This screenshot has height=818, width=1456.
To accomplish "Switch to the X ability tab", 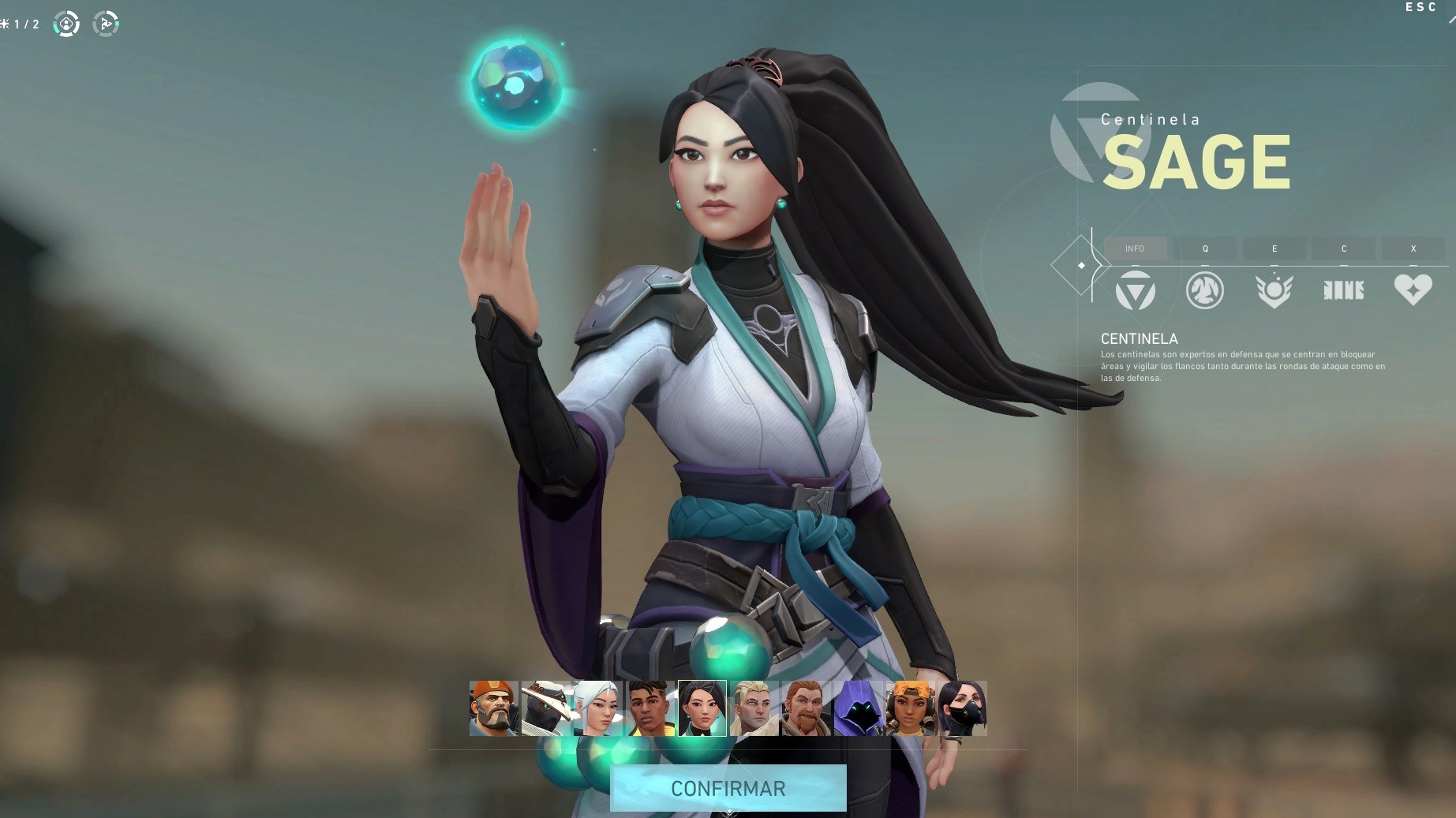I will click(x=1413, y=248).
